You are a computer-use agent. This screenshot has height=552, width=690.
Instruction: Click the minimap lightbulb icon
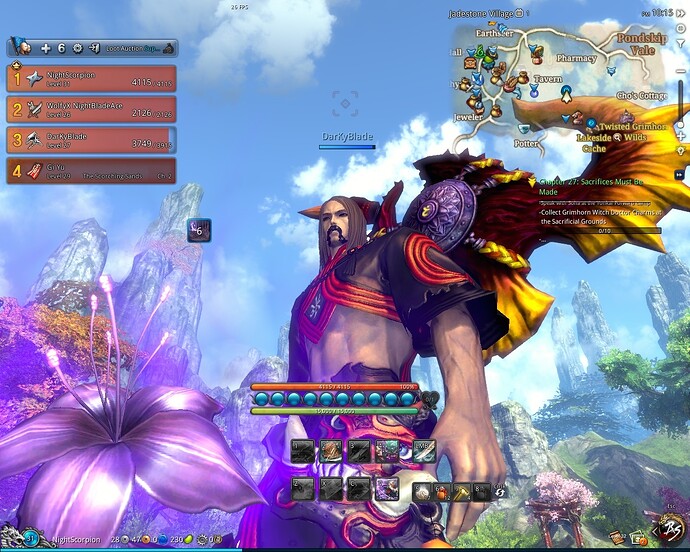[x=680, y=150]
